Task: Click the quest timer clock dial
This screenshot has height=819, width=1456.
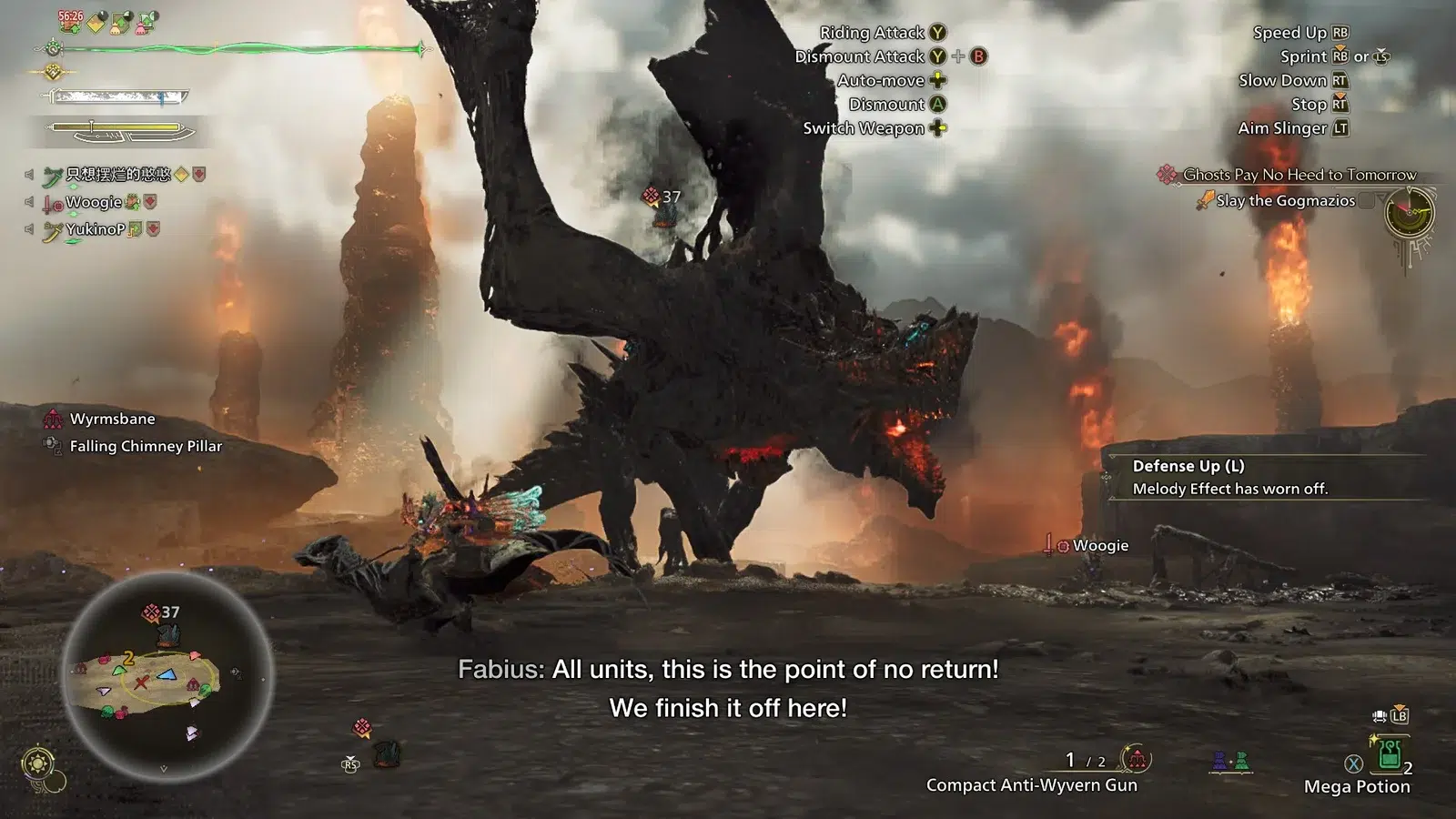Action: (x=1409, y=213)
